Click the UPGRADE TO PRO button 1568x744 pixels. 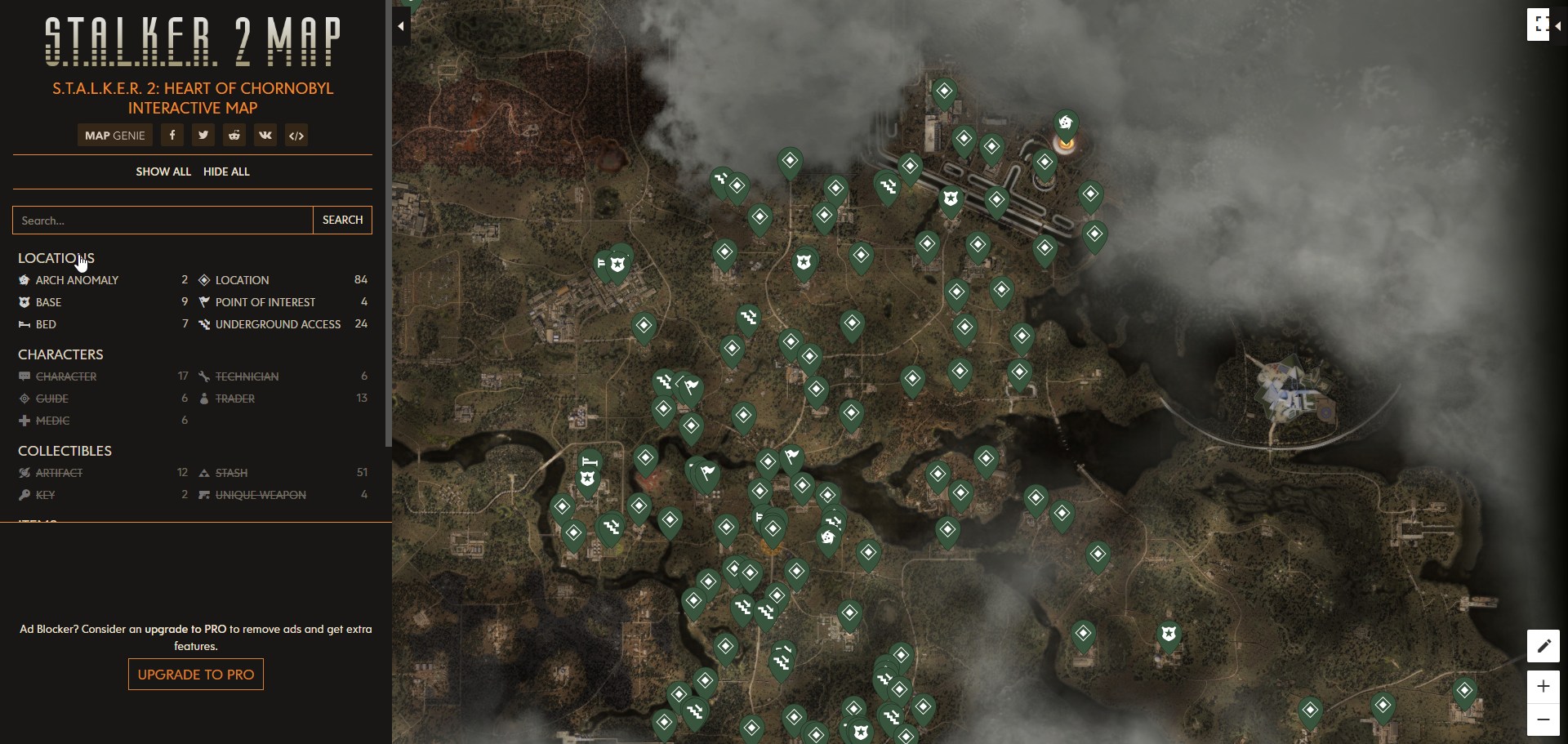click(x=194, y=675)
